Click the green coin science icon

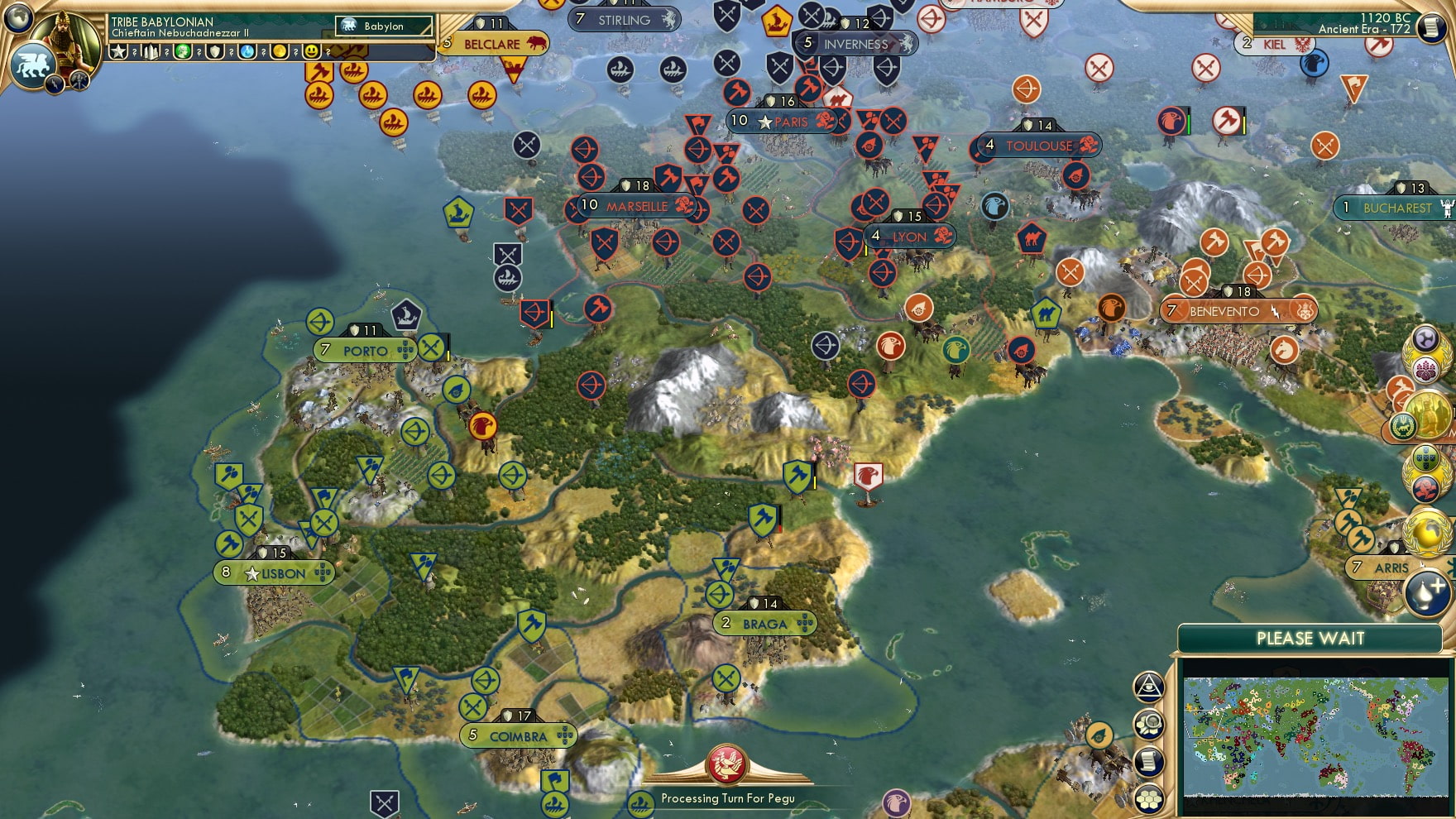(184, 52)
